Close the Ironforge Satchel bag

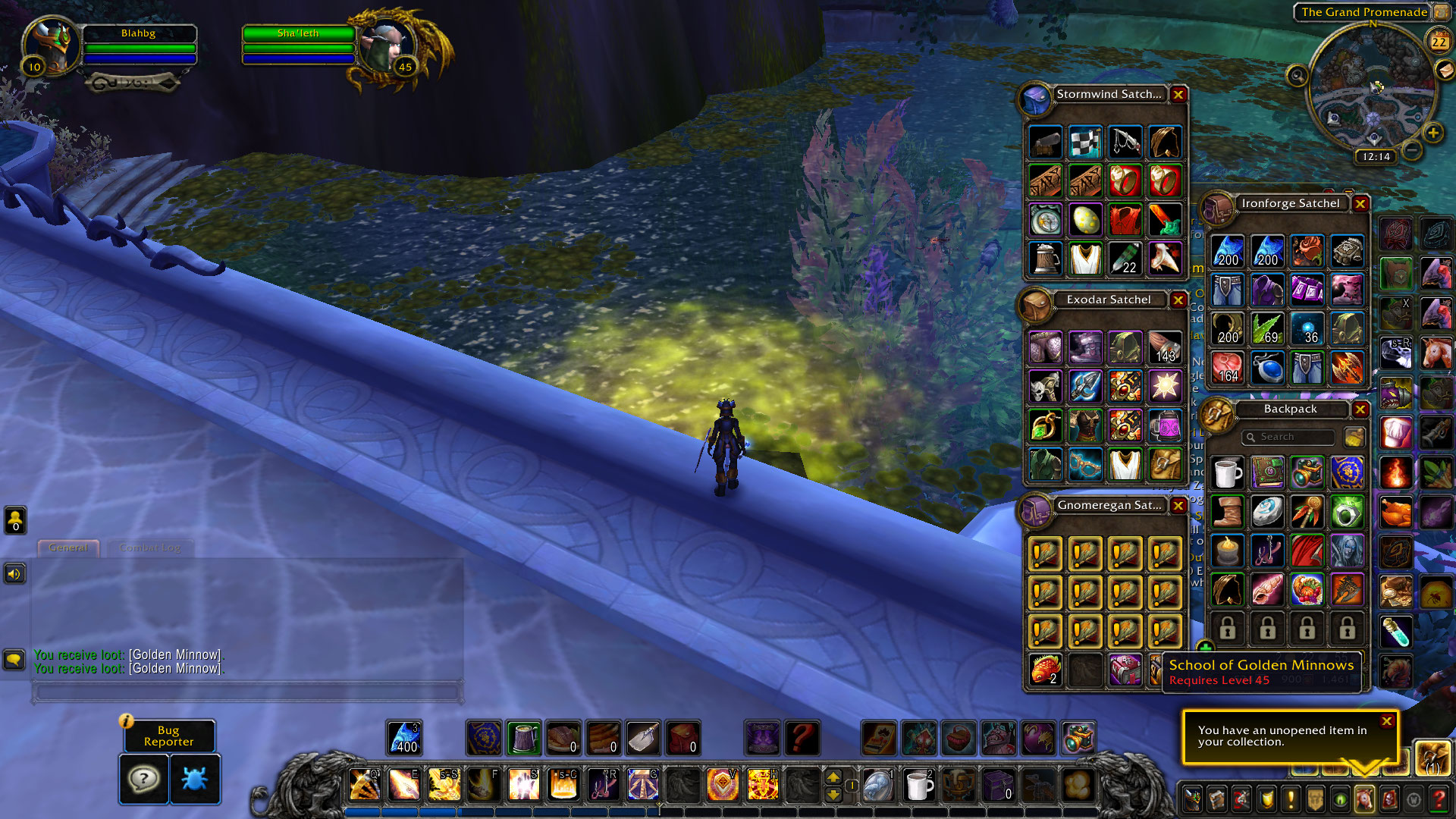1360,204
